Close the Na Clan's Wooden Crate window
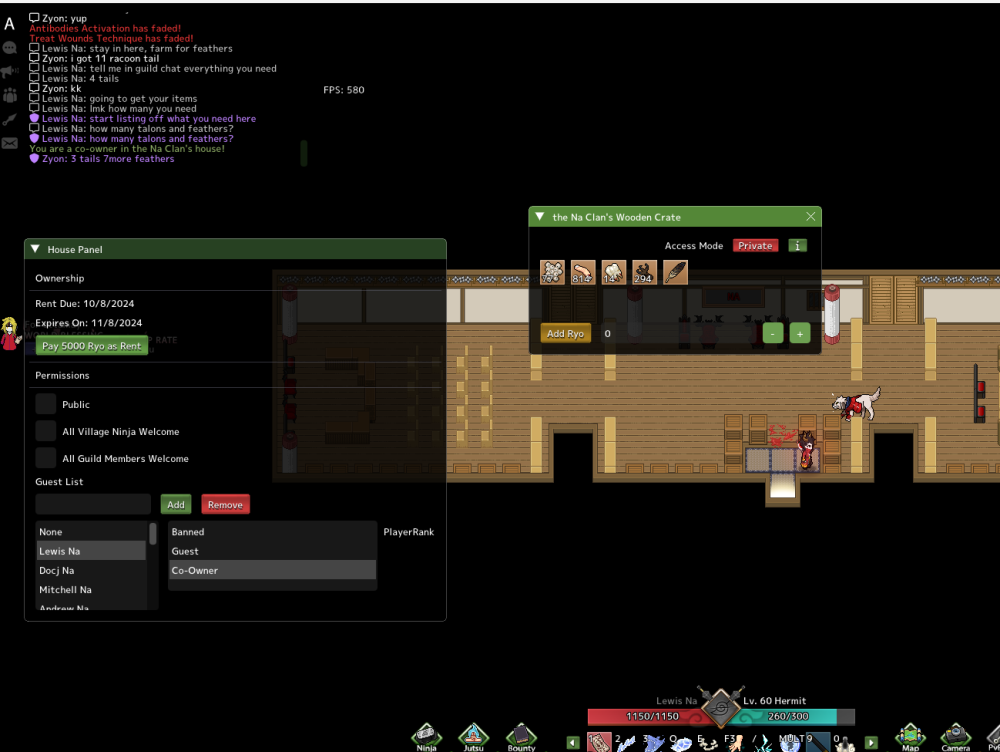Screen dimensions: 1000x752 (x=811, y=217)
